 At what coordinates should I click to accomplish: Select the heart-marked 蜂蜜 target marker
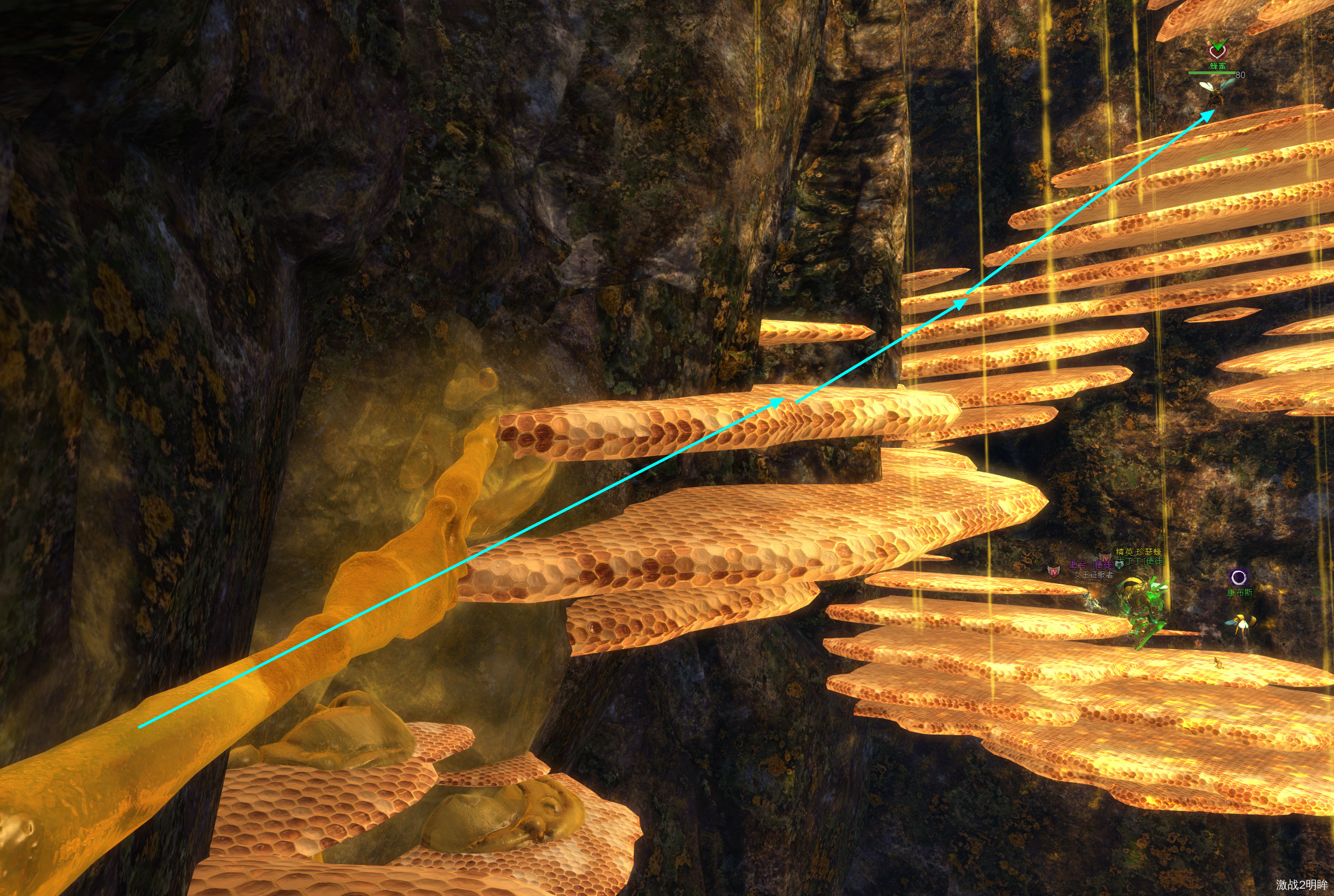[x=1217, y=51]
